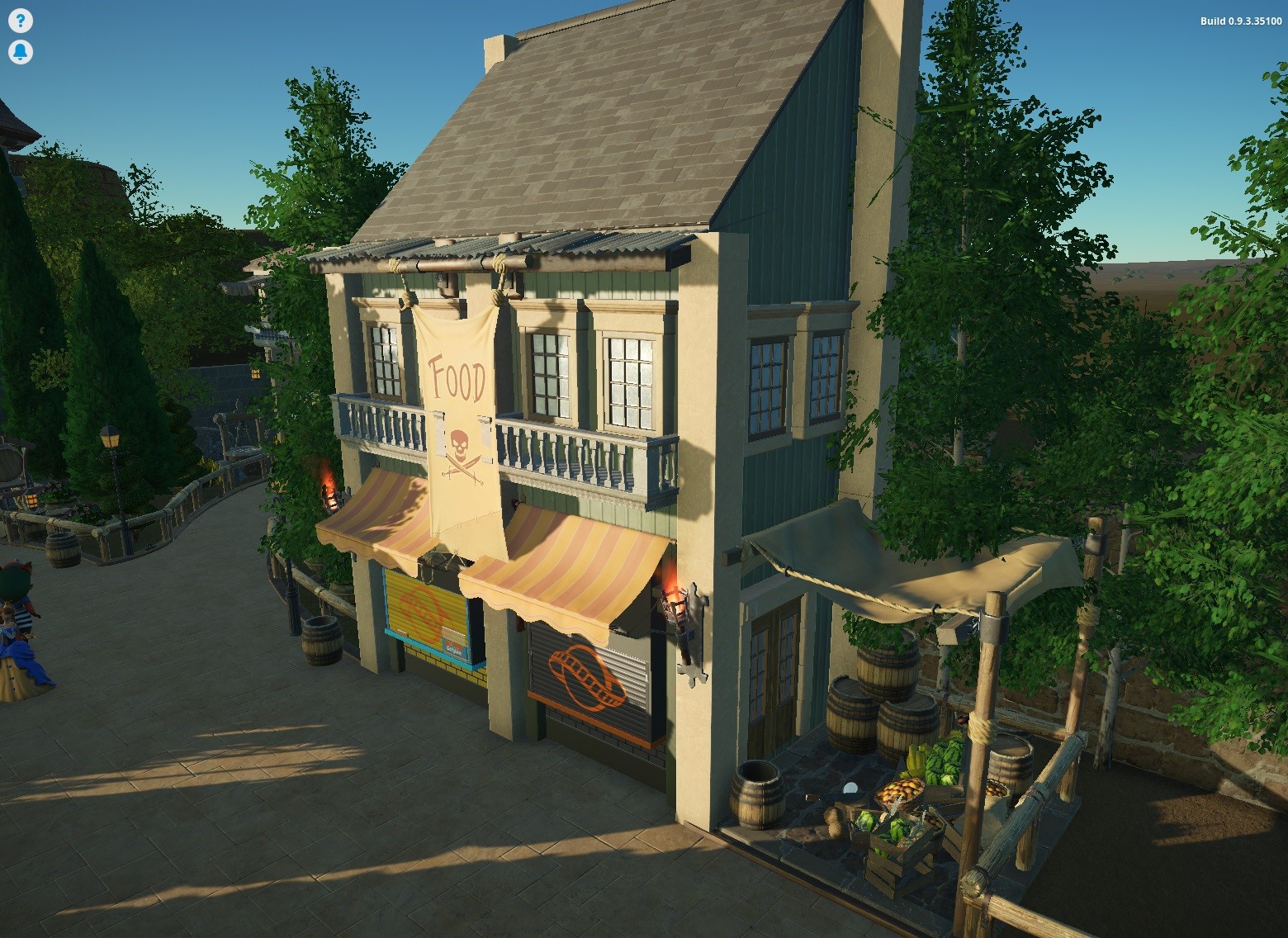This screenshot has height=938, width=1288.
Task: Show the notifications bell
Action: pos(21,53)
